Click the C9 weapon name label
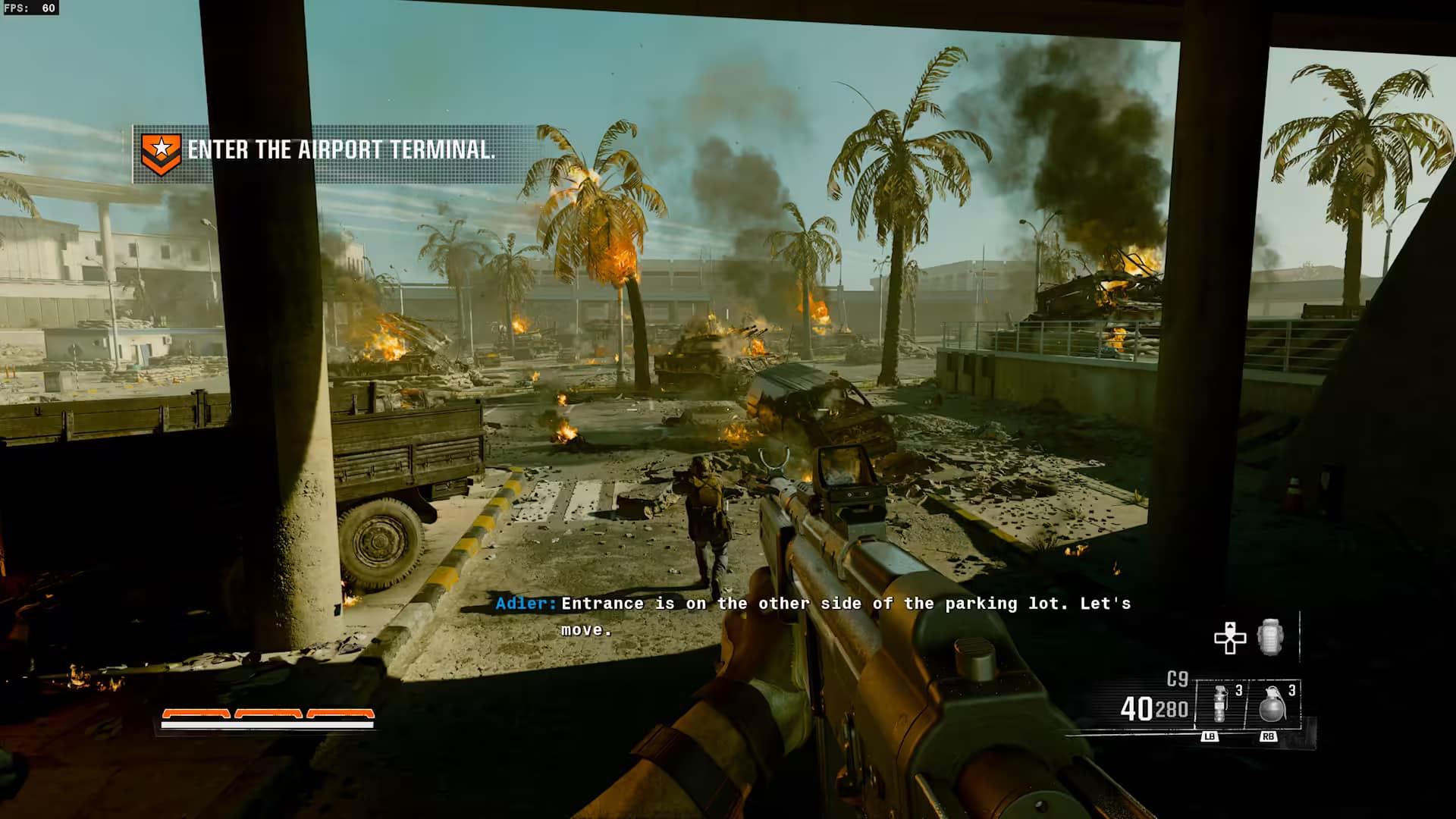 click(x=1178, y=677)
